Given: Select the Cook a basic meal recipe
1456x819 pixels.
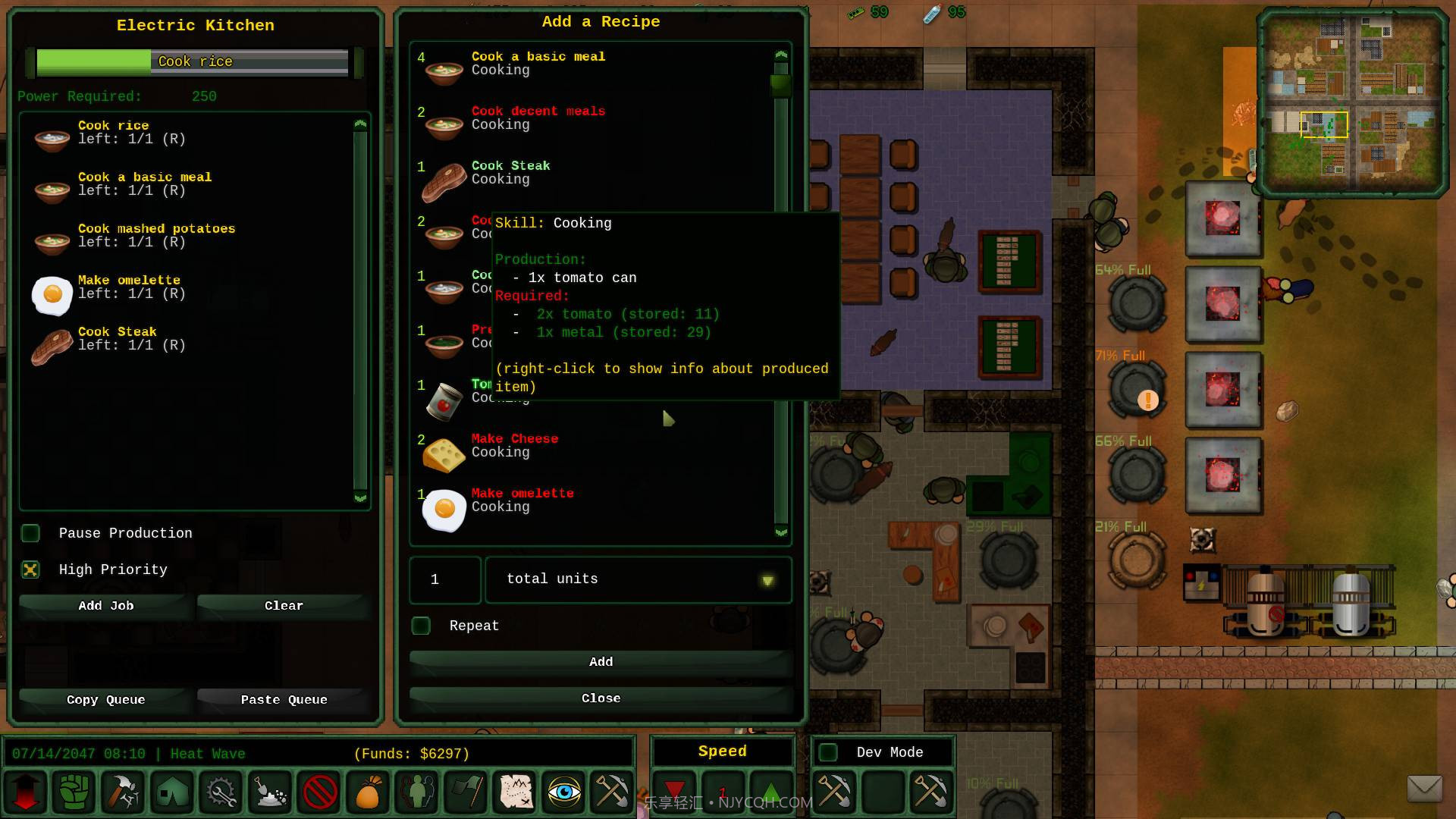Looking at the screenshot, I should pyautogui.click(x=538, y=64).
